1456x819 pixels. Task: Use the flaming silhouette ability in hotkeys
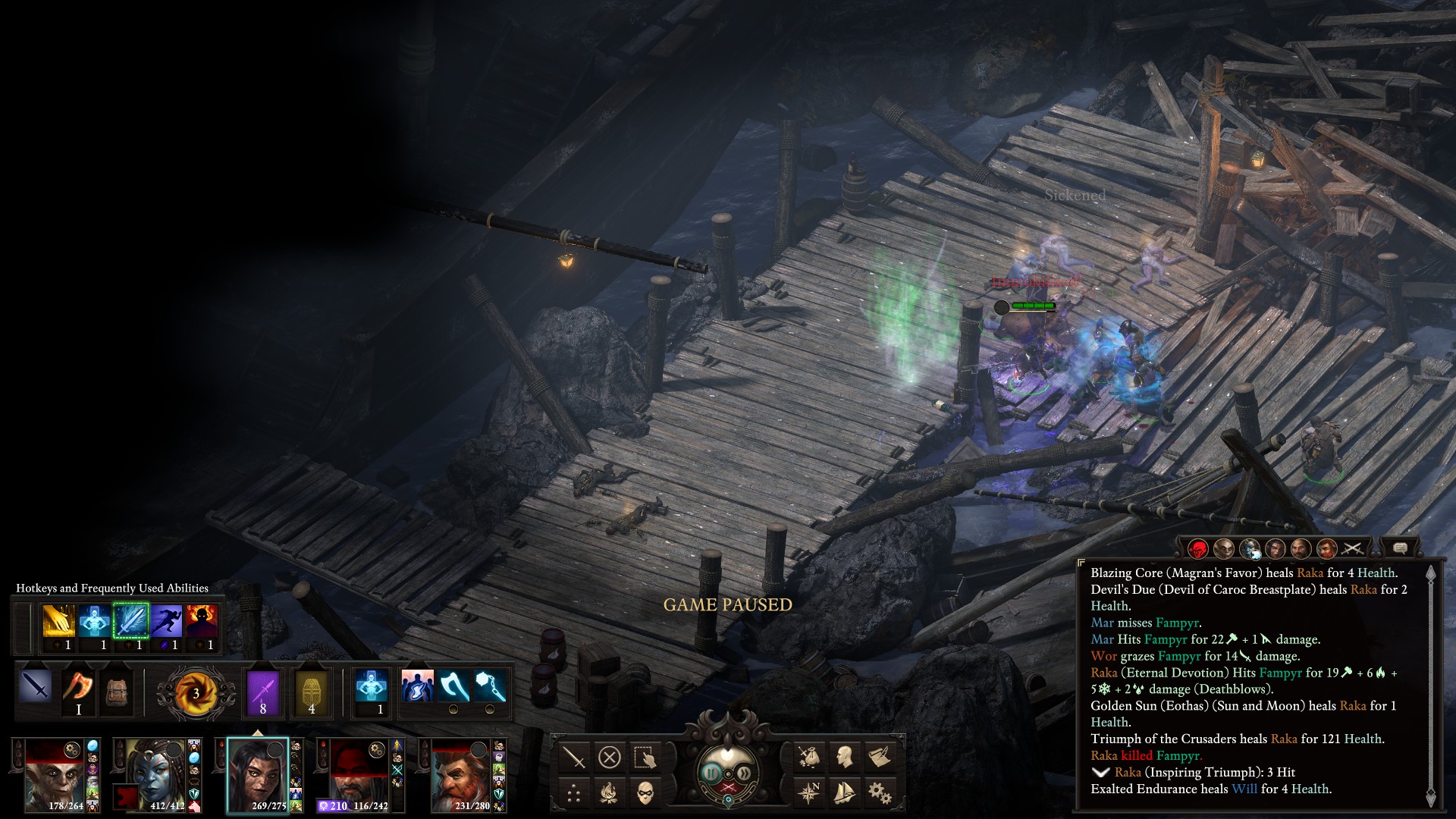[202, 622]
